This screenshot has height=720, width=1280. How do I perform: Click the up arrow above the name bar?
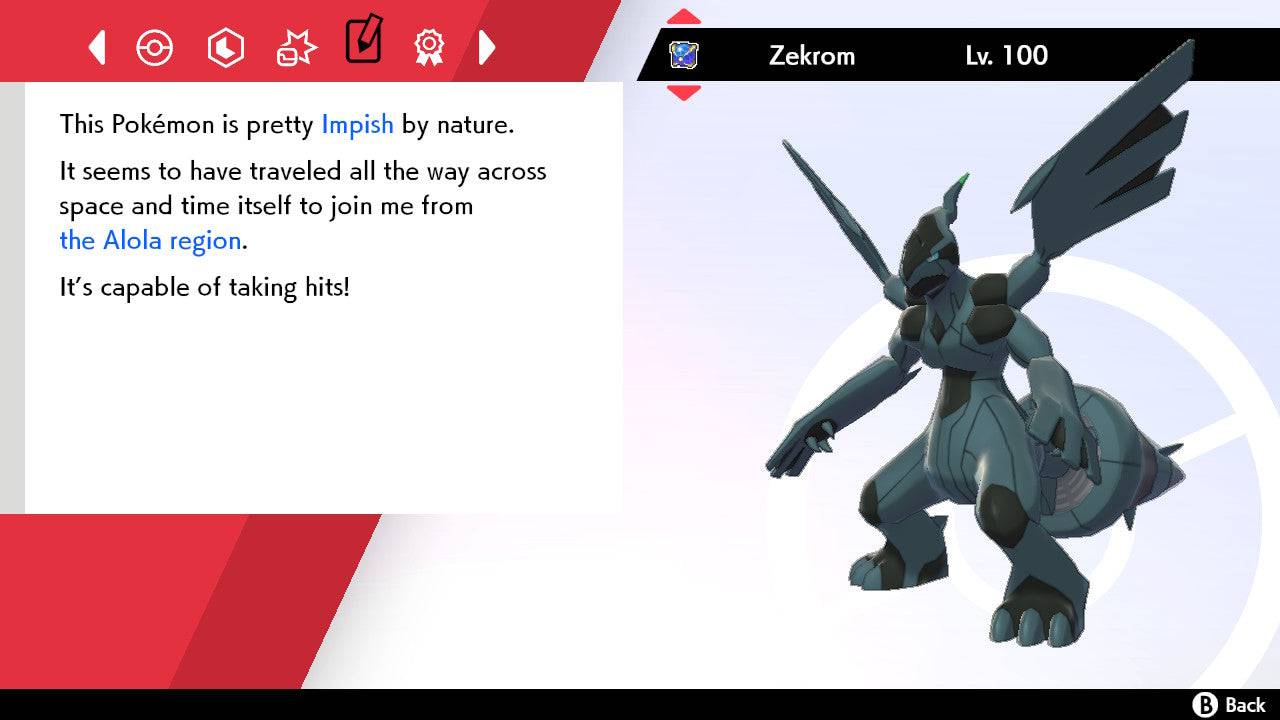coord(684,15)
